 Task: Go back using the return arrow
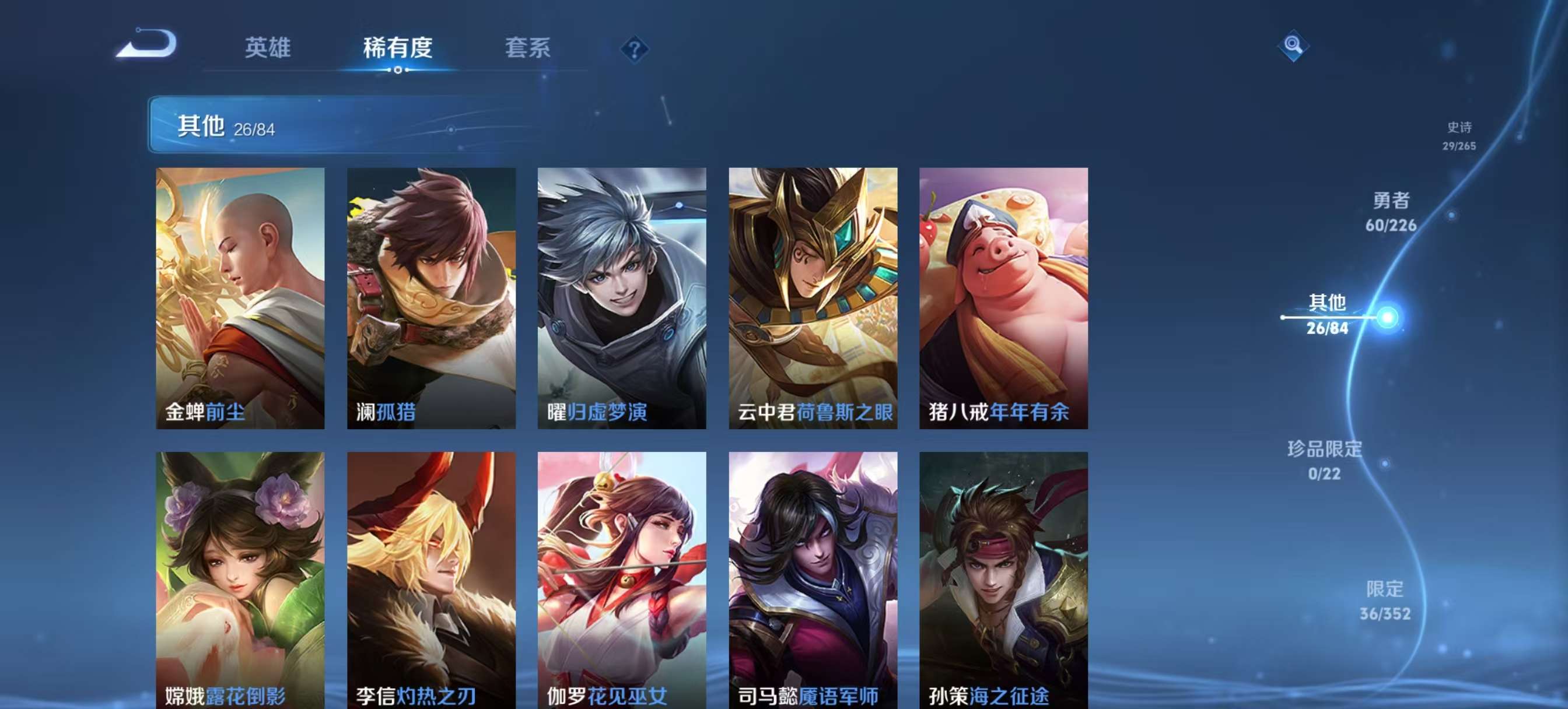coord(146,44)
